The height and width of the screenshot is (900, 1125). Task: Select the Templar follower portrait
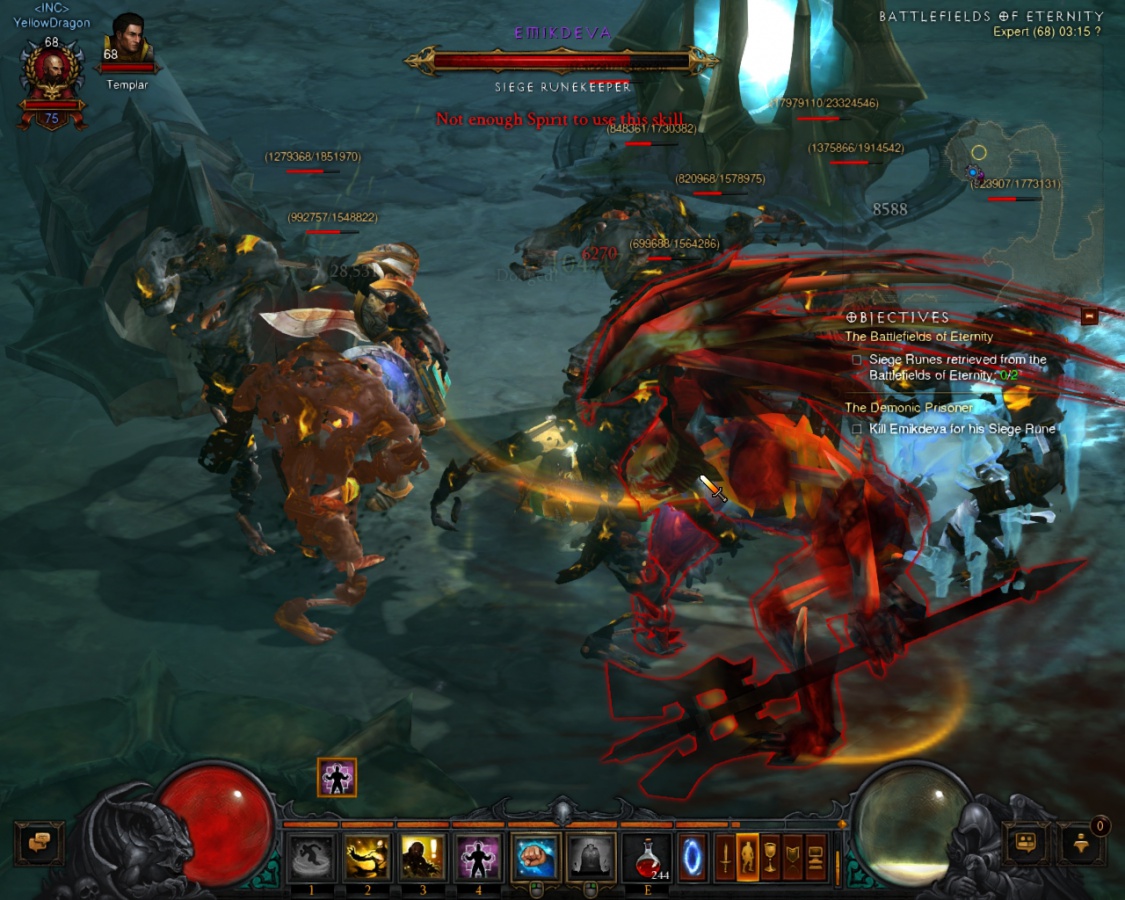pos(127,42)
